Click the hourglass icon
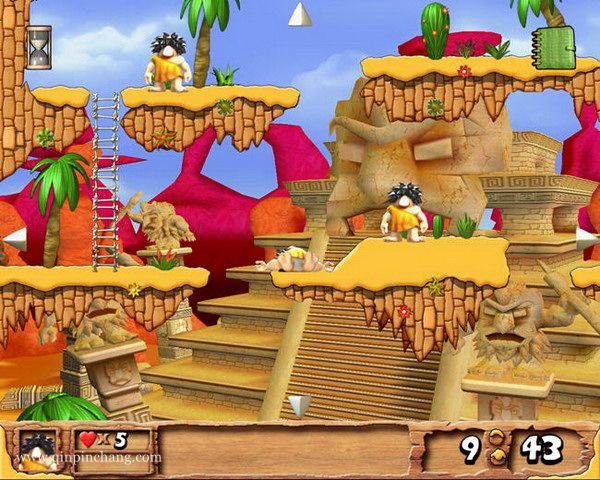 pyautogui.click(x=39, y=47)
